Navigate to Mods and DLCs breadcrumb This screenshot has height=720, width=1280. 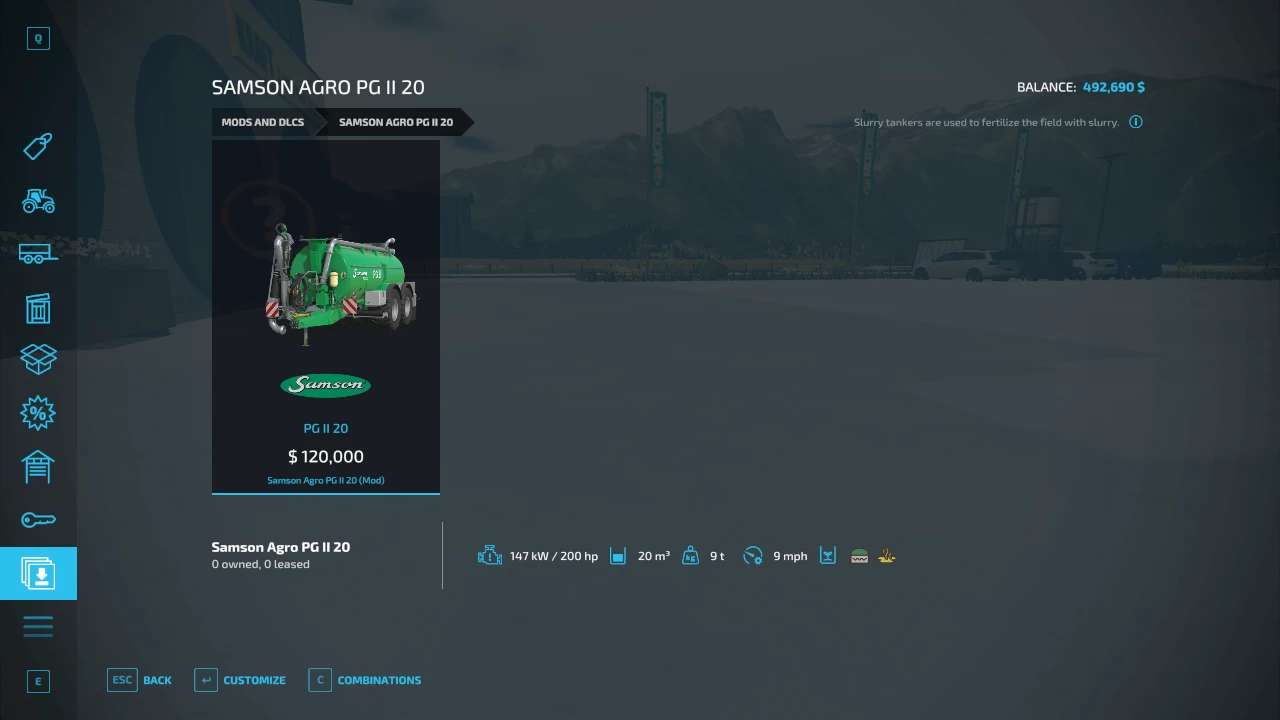tap(263, 122)
